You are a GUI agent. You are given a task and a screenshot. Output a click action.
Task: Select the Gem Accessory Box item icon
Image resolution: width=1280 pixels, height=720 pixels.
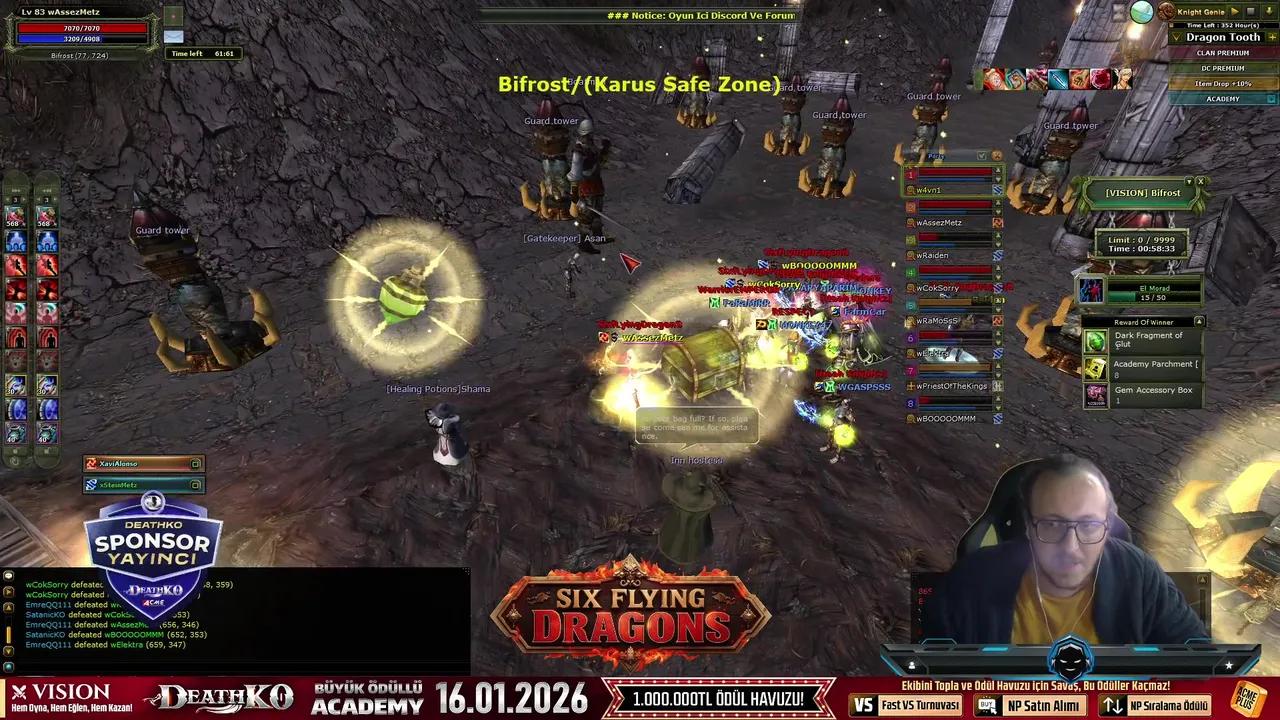[x=1095, y=395]
